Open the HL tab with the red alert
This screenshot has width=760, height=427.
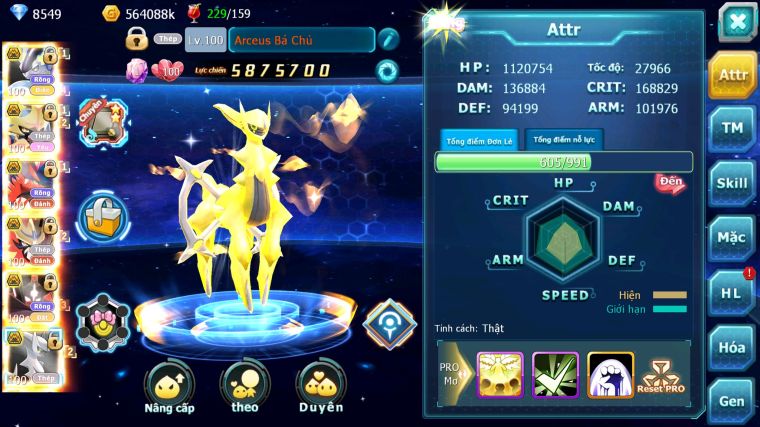[733, 293]
